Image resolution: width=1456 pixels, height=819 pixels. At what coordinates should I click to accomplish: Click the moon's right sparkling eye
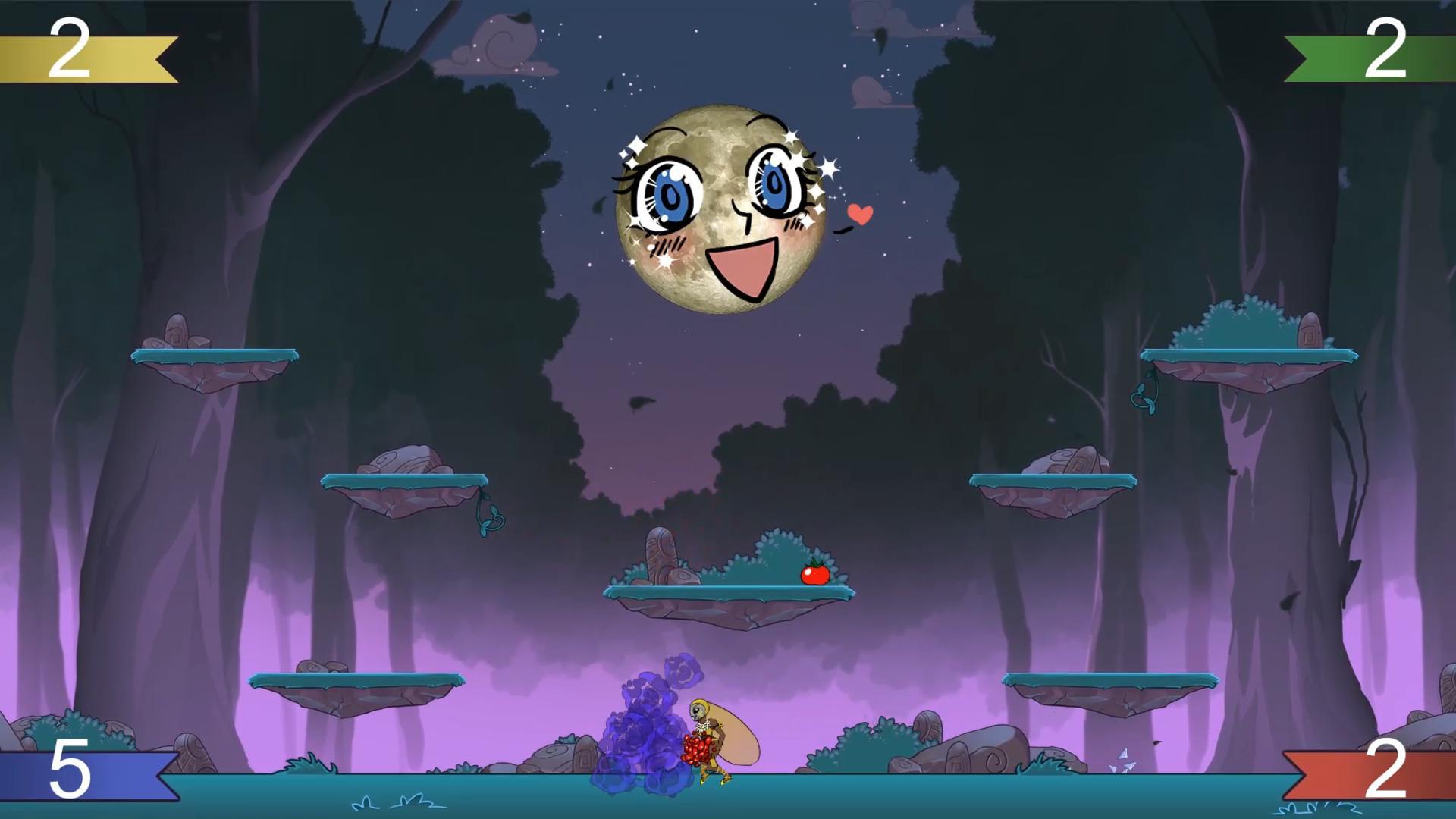click(773, 182)
